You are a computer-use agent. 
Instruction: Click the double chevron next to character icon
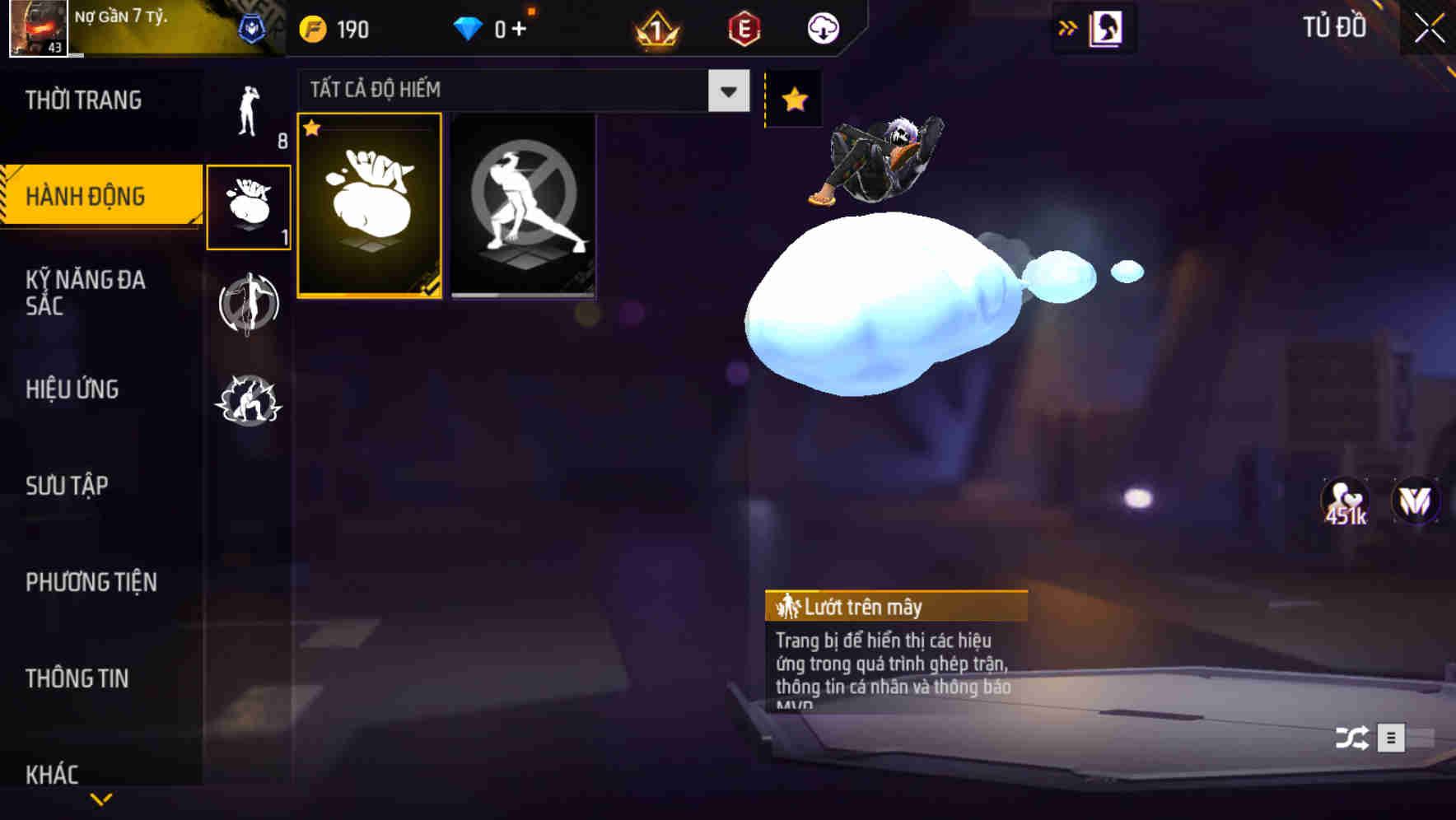[1067, 27]
